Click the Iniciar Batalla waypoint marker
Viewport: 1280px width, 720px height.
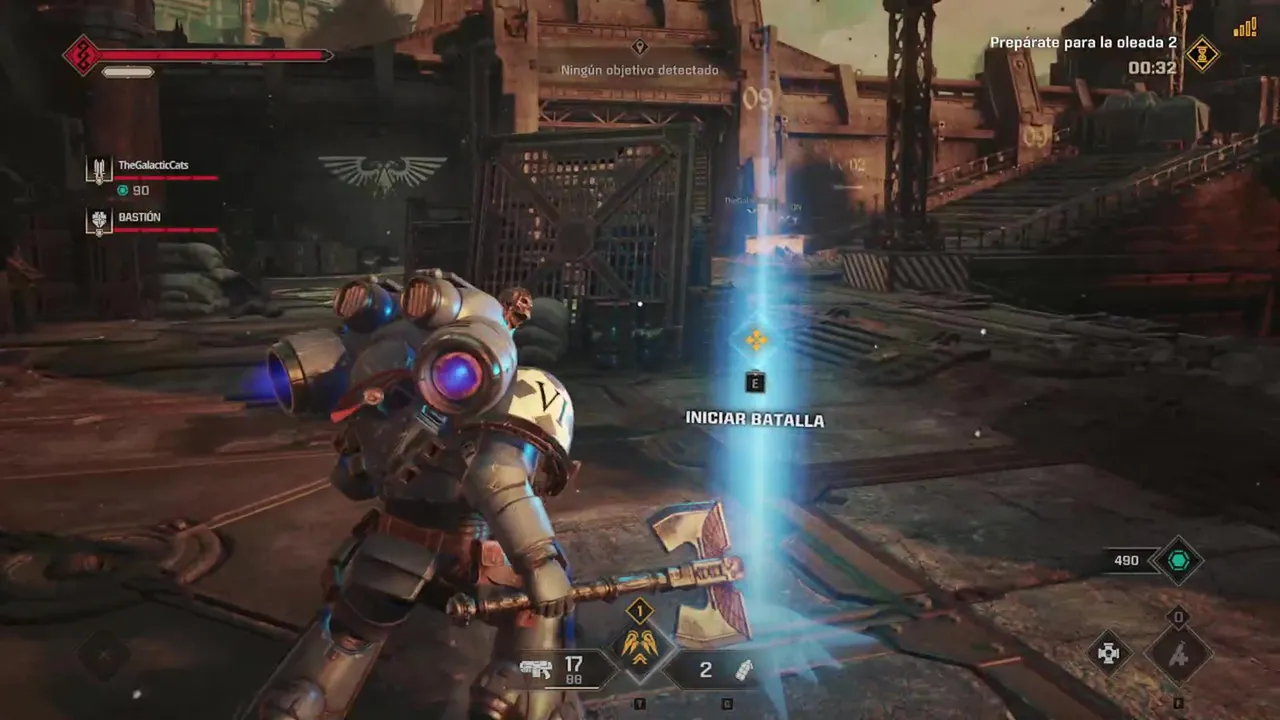pyautogui.click(x=756, y=341)
